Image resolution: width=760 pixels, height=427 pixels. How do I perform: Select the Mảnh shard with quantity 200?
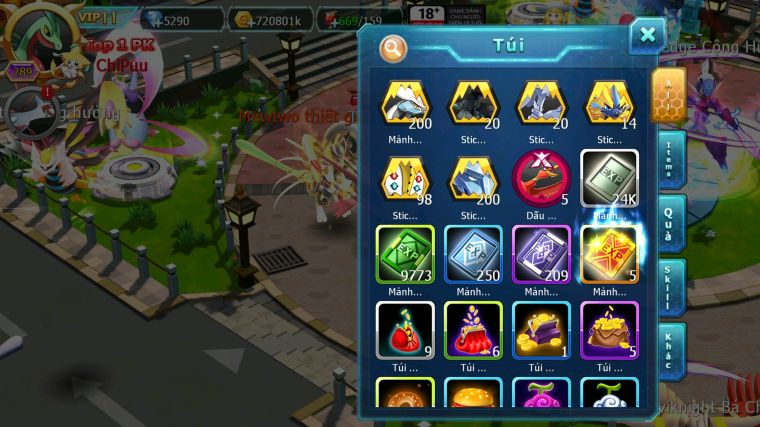(405, 103)
